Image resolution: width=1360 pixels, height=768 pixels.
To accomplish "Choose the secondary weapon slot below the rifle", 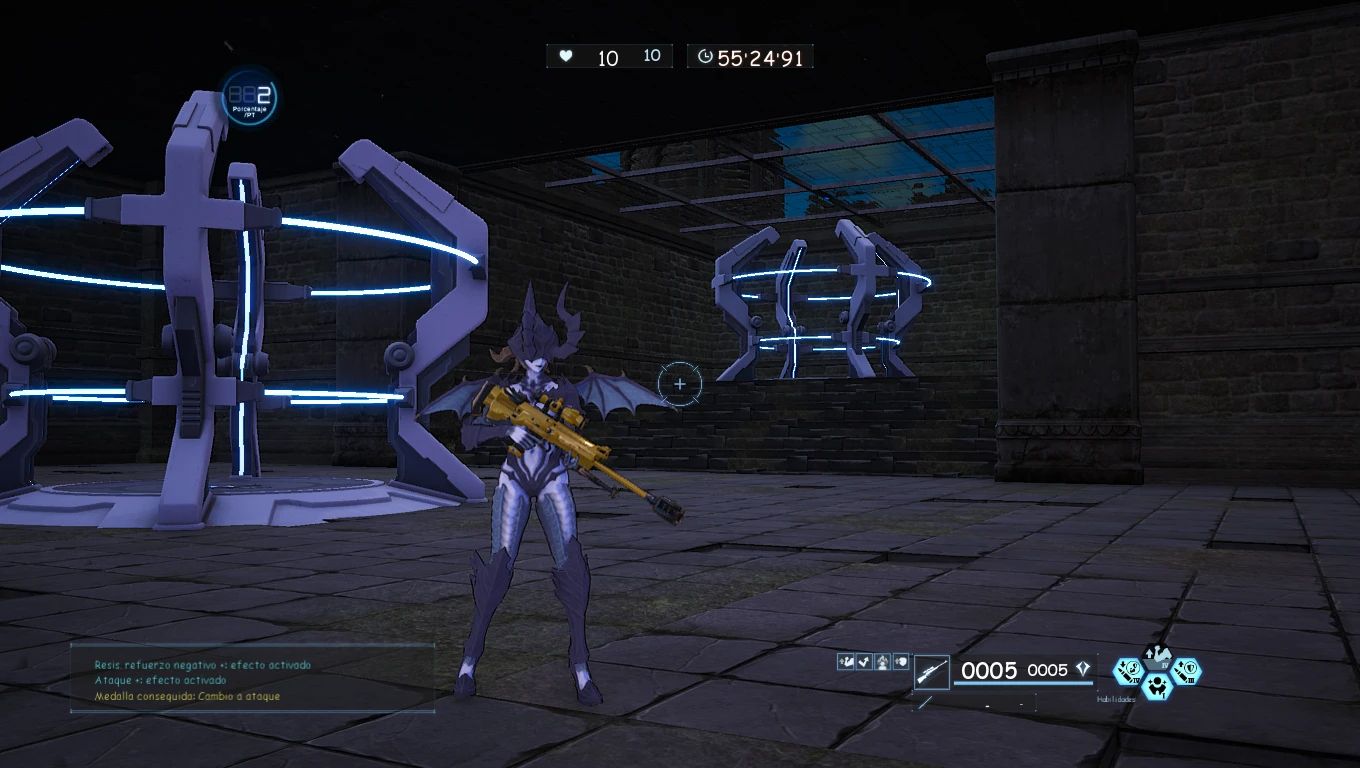I will pos(925,702).
